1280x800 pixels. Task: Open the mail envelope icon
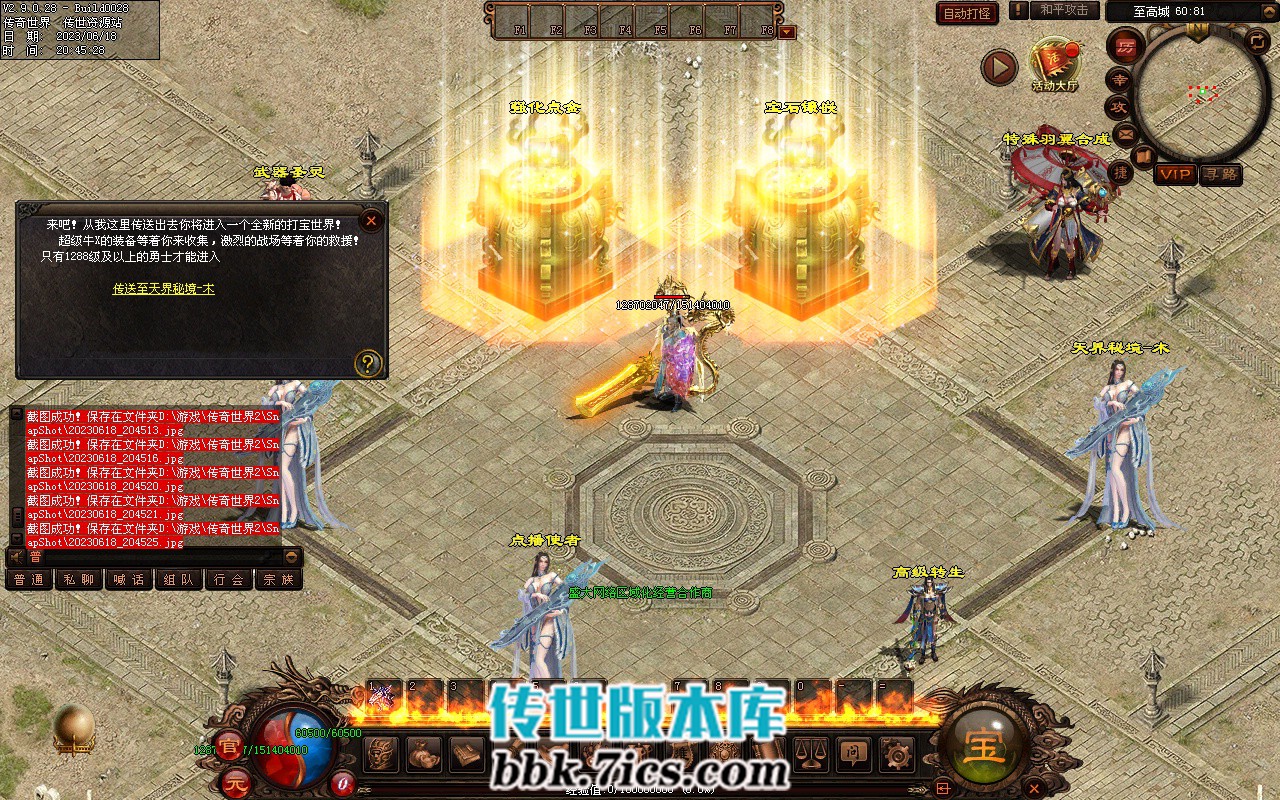[x=1125, y=133]
